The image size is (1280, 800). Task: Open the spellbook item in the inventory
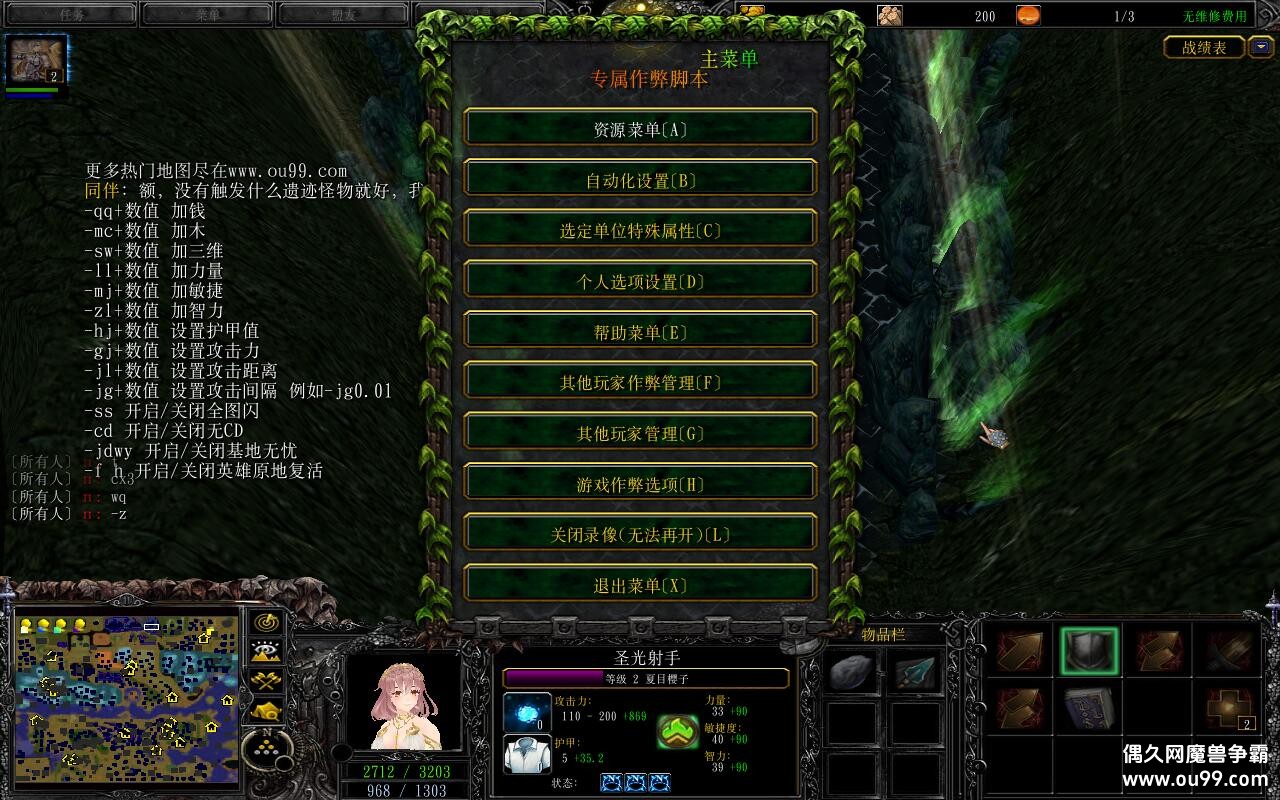pyautogui.click(x=1089, y=710)
